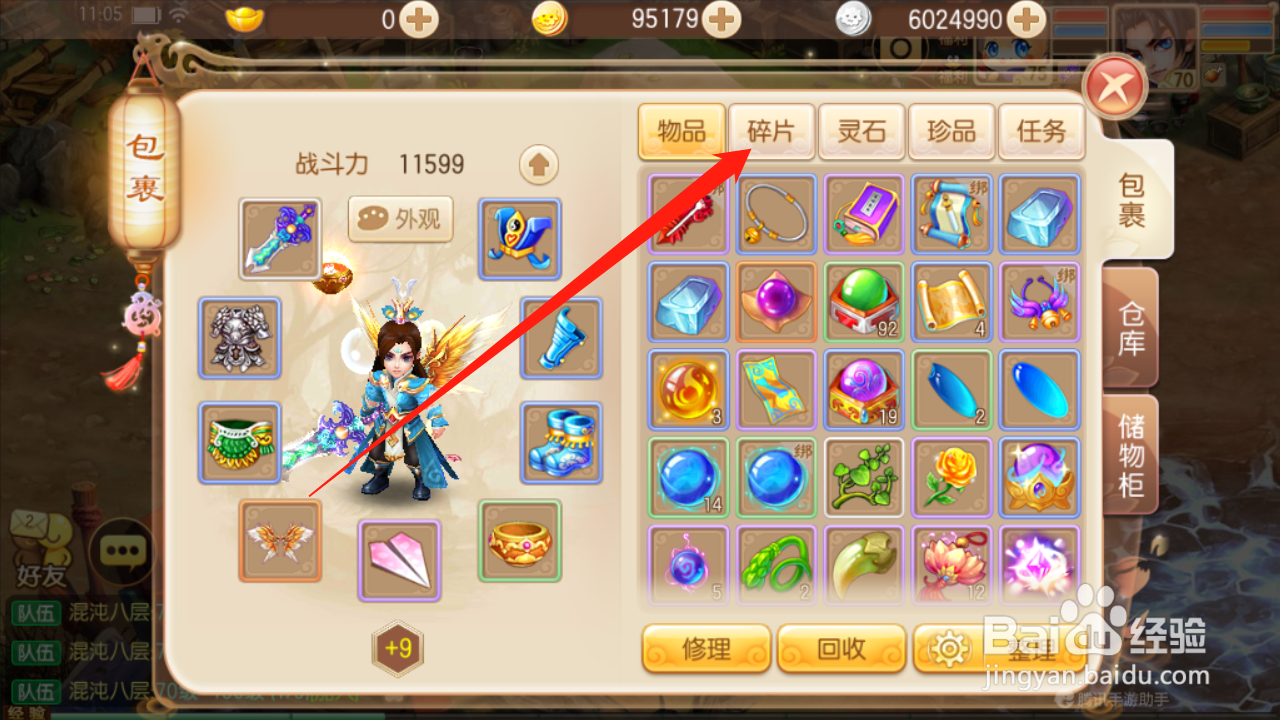The height and width of the screenshot is (720, 1280).
Task: Select the equipped sword weapon slot
Action: tap(280, 238)
